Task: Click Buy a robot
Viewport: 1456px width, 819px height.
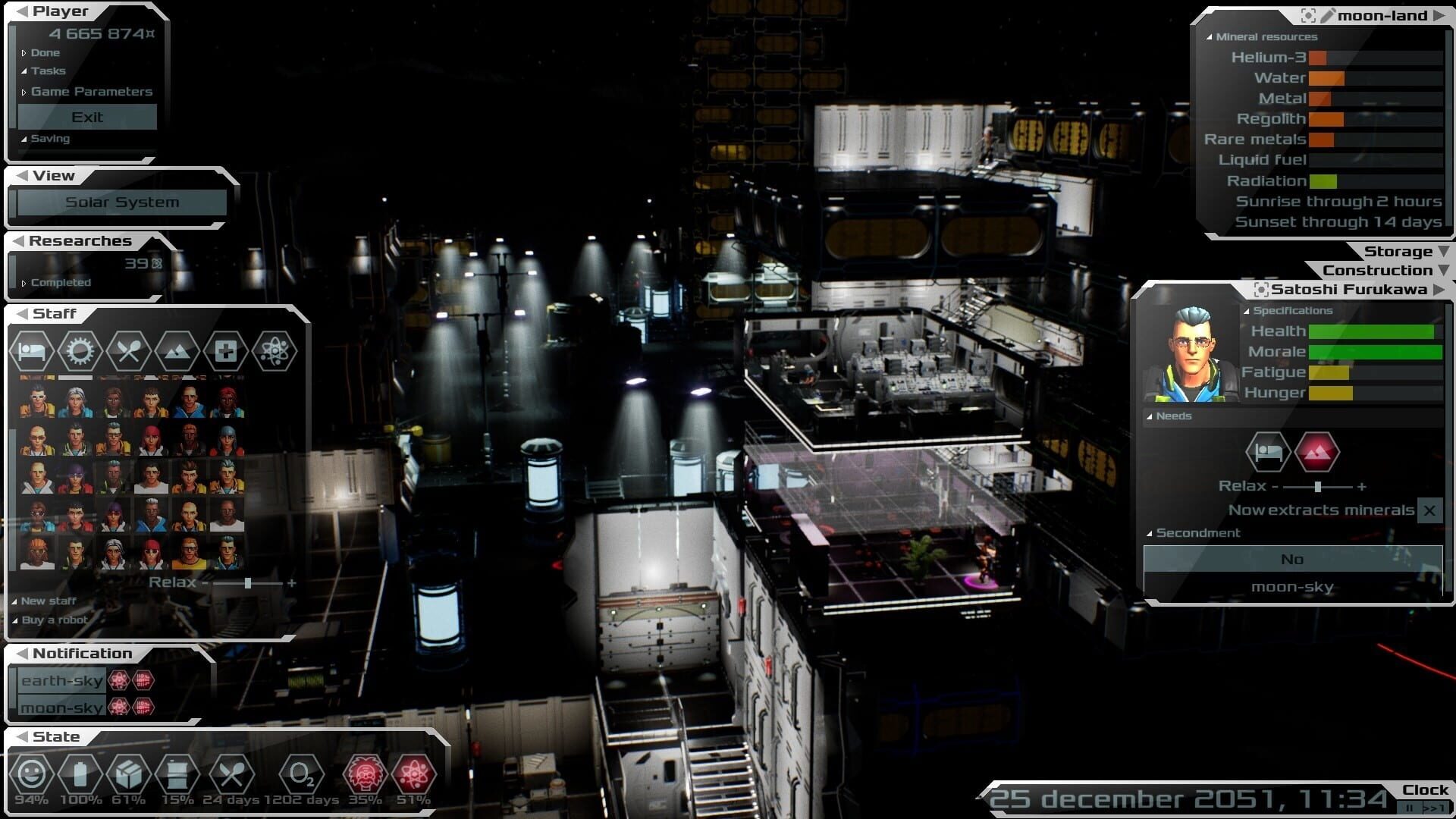Action: click(x=54, y=620)
